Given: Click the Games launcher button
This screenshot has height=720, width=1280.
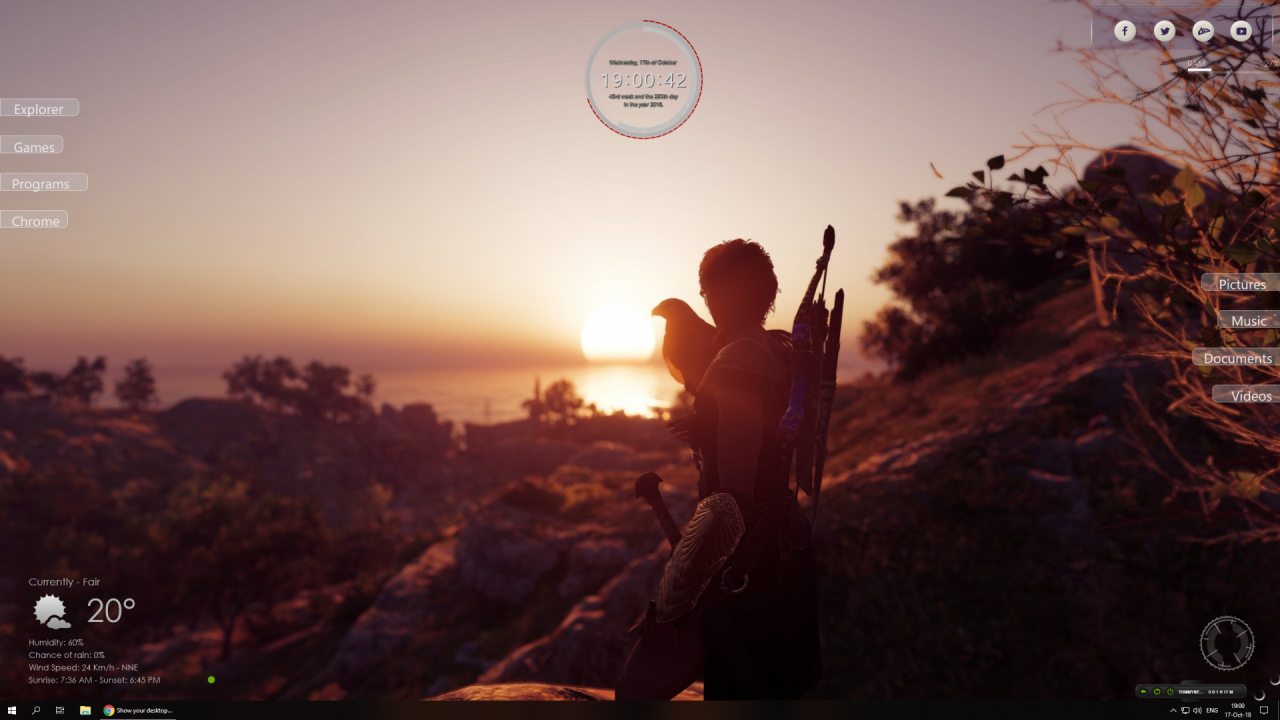Looking at the screenshot, I should (33, 146).
